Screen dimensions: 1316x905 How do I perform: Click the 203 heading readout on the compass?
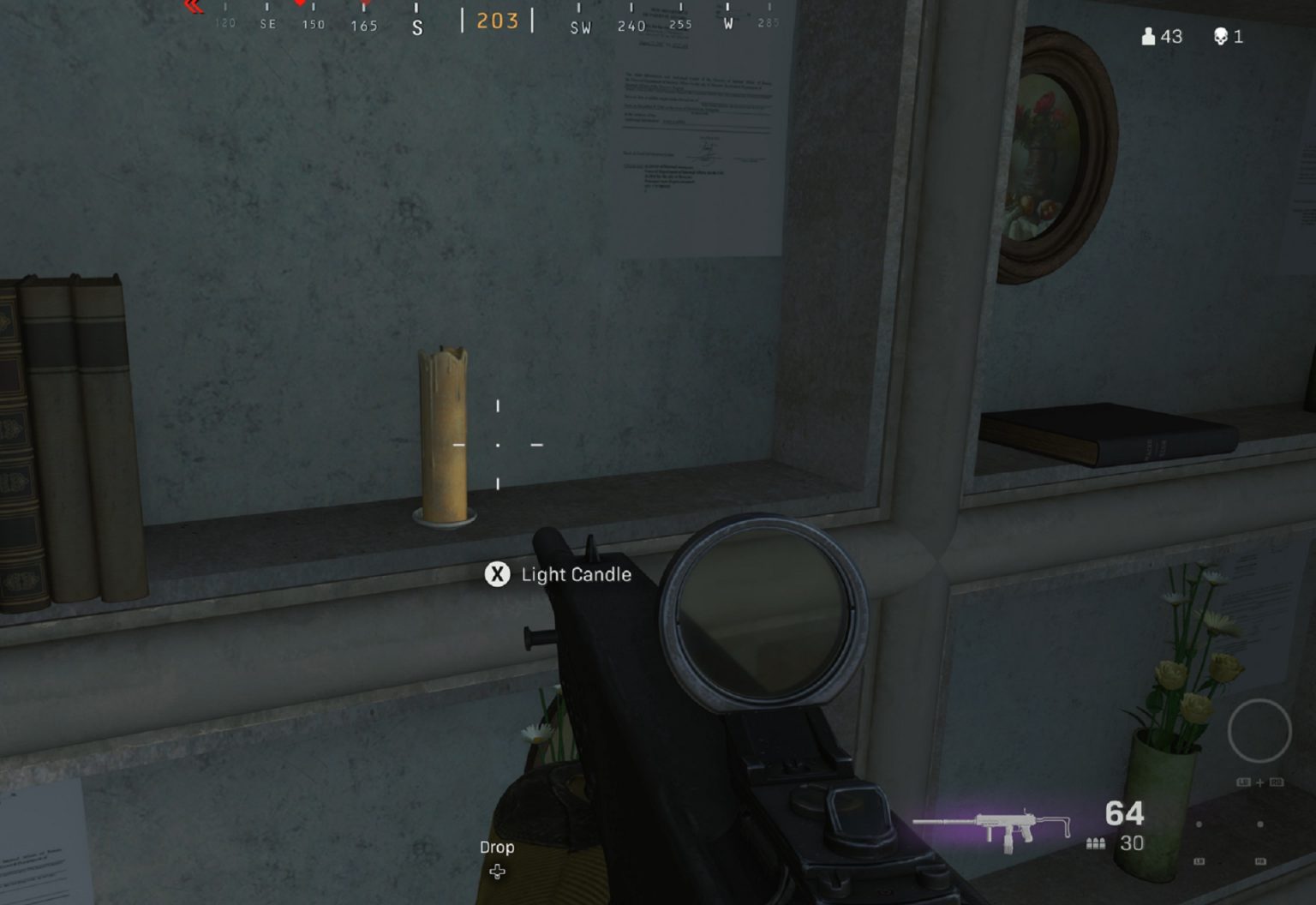(497, 21)
